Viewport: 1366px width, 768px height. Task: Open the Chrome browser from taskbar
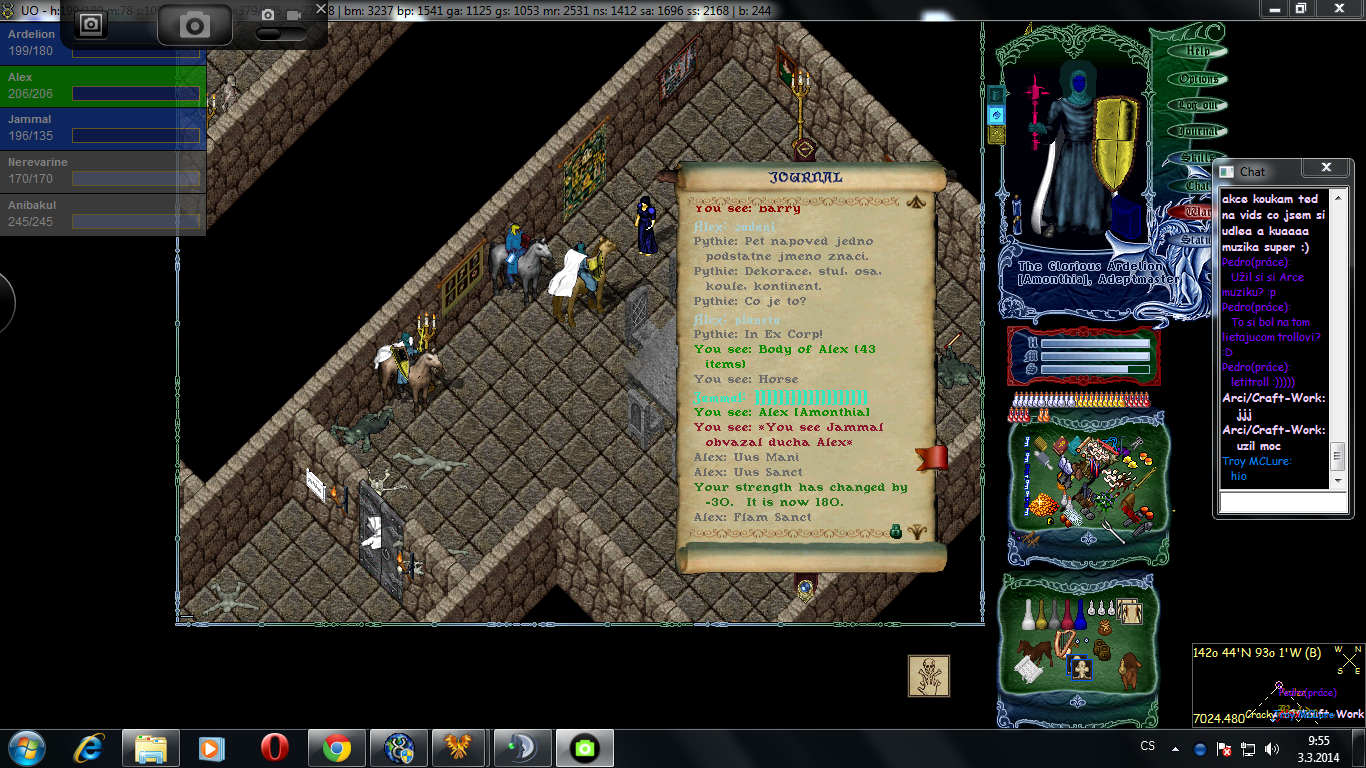pos(337,748)
